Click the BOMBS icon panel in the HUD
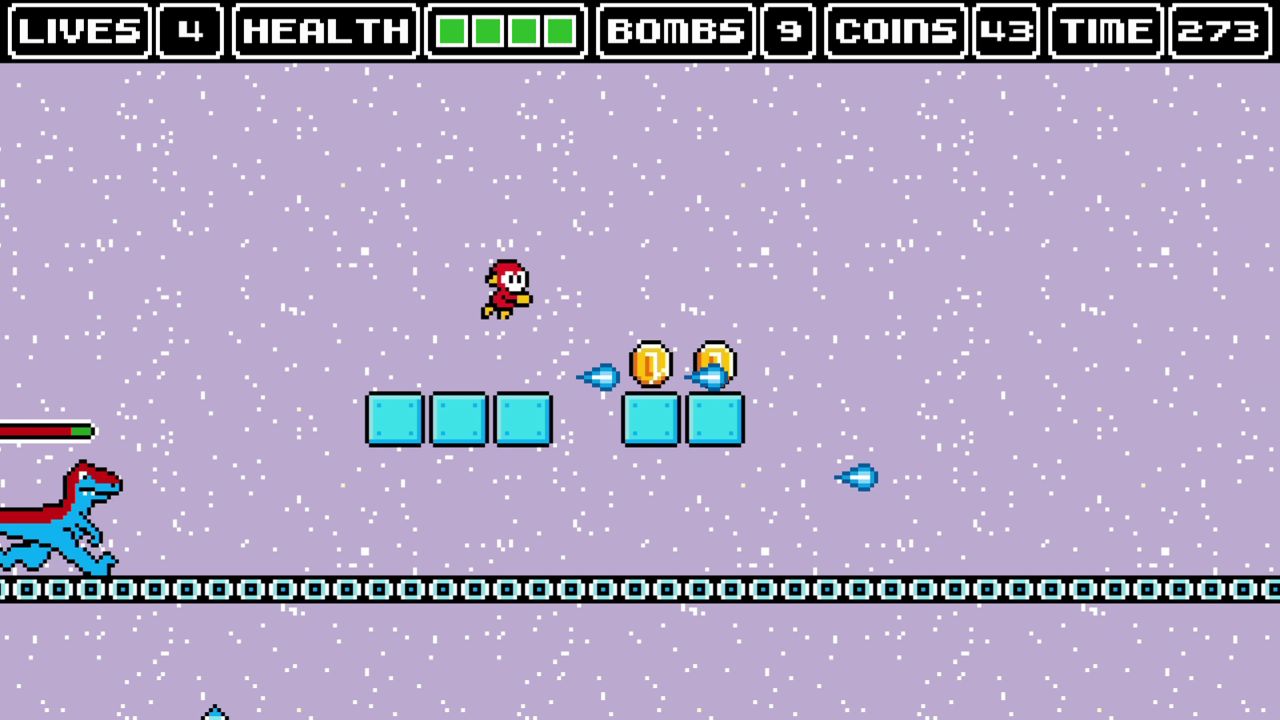The width and height of the screenshot is (1280, 720). pyautogui.click(x=676, y=31)
